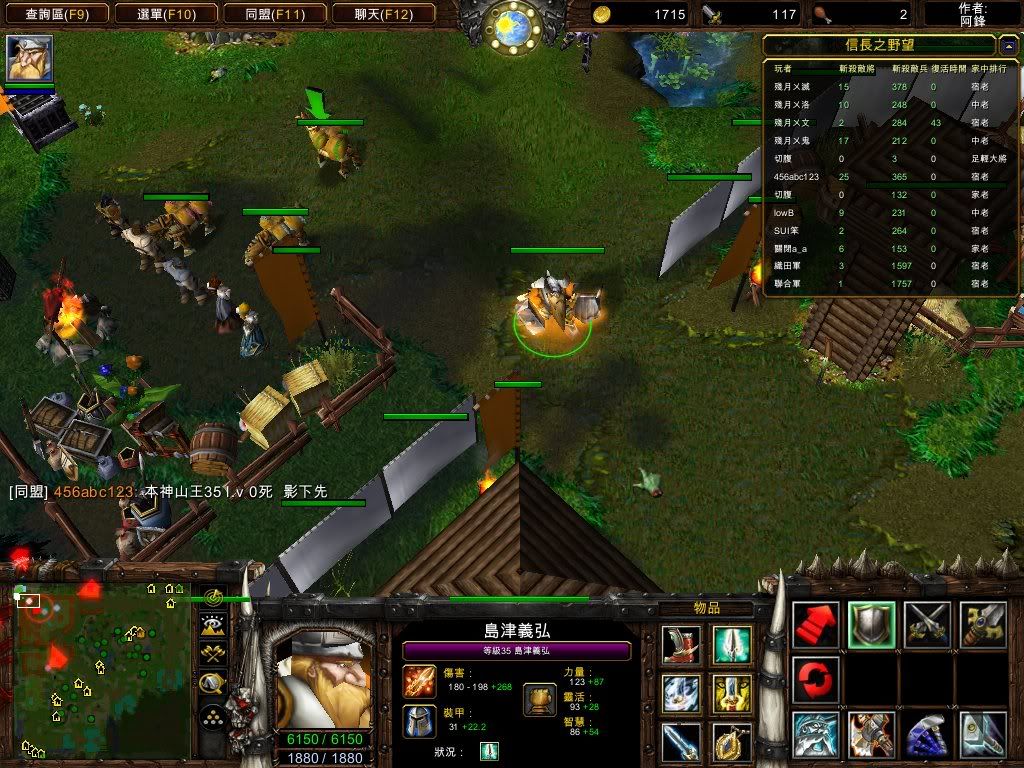1024x768 pixels.
Task: Select the hero portrait icon at top-left
Action: (30, 58)
